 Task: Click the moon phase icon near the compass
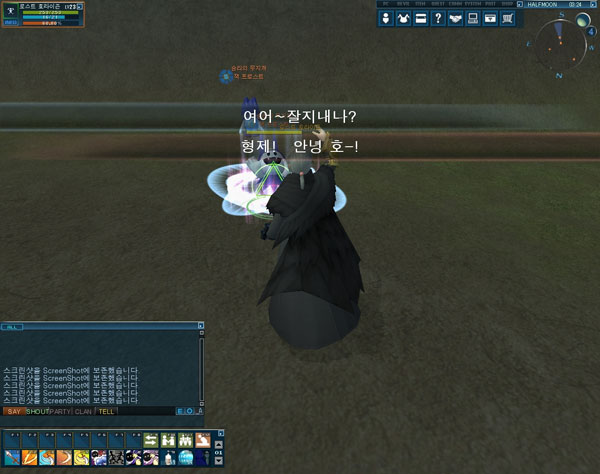point(583,20)
